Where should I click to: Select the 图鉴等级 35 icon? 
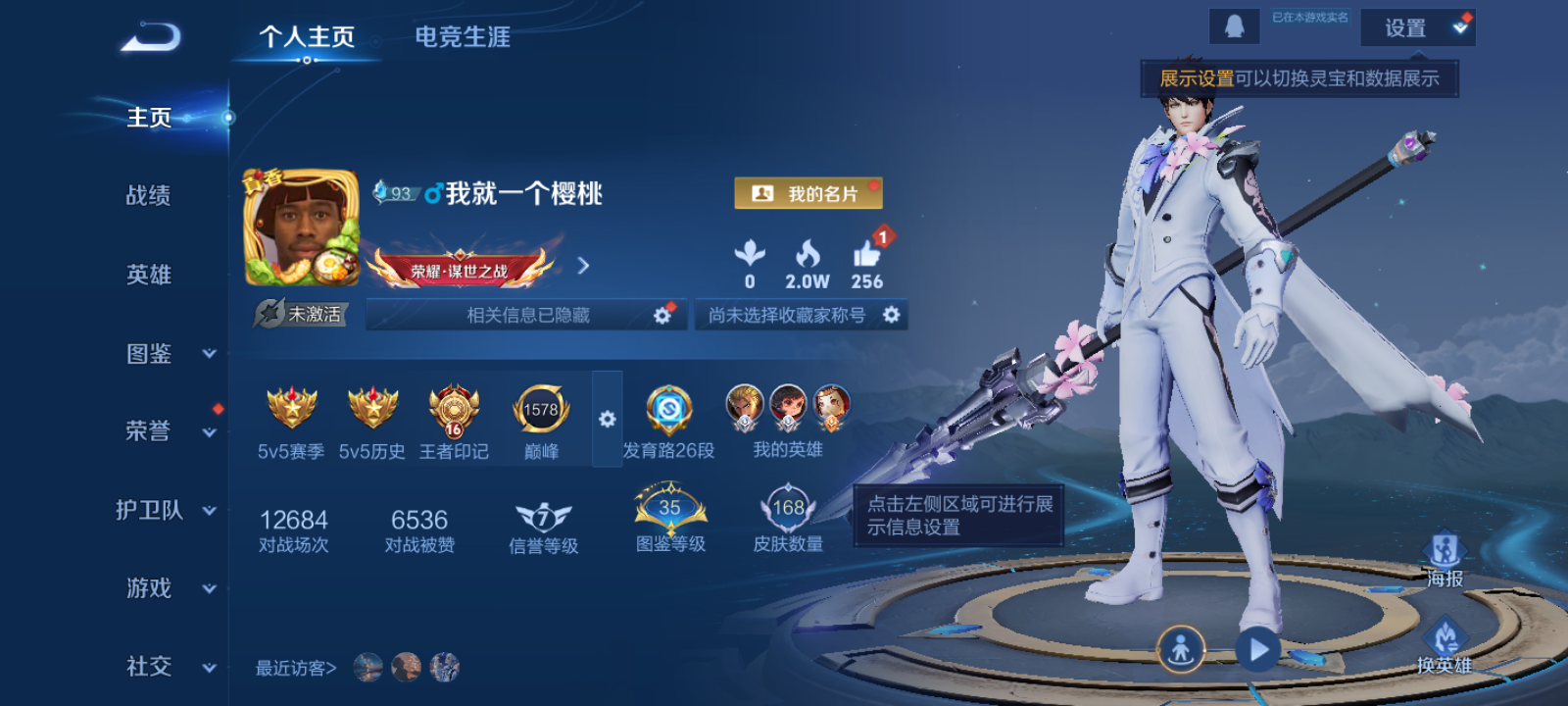click(669, 510)
